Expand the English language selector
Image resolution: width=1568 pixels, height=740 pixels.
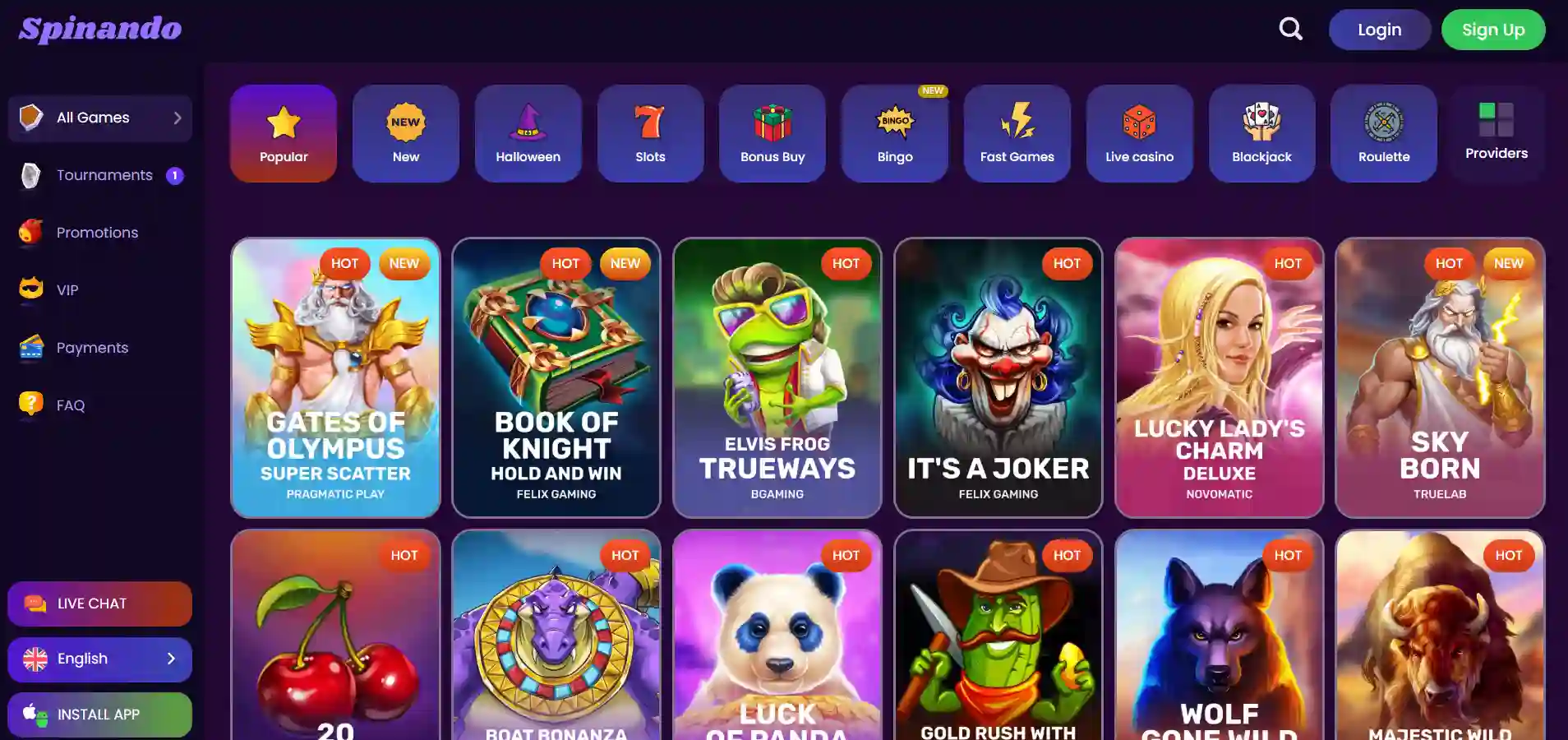coord(99,659)
